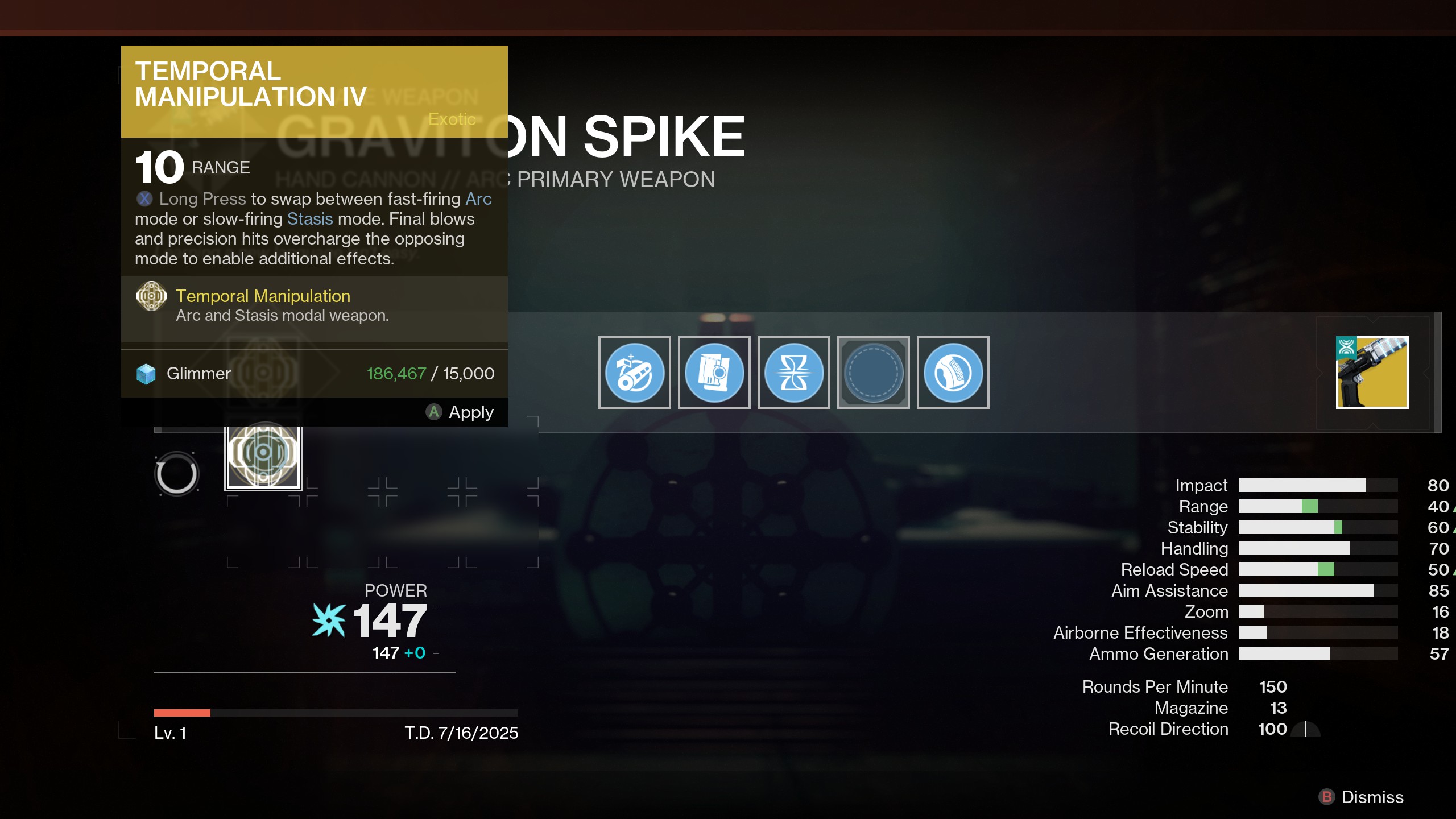Viewport: 1456px width, 819px height.
Task: Open the magazine perk slot
Action: coord(714,373)
